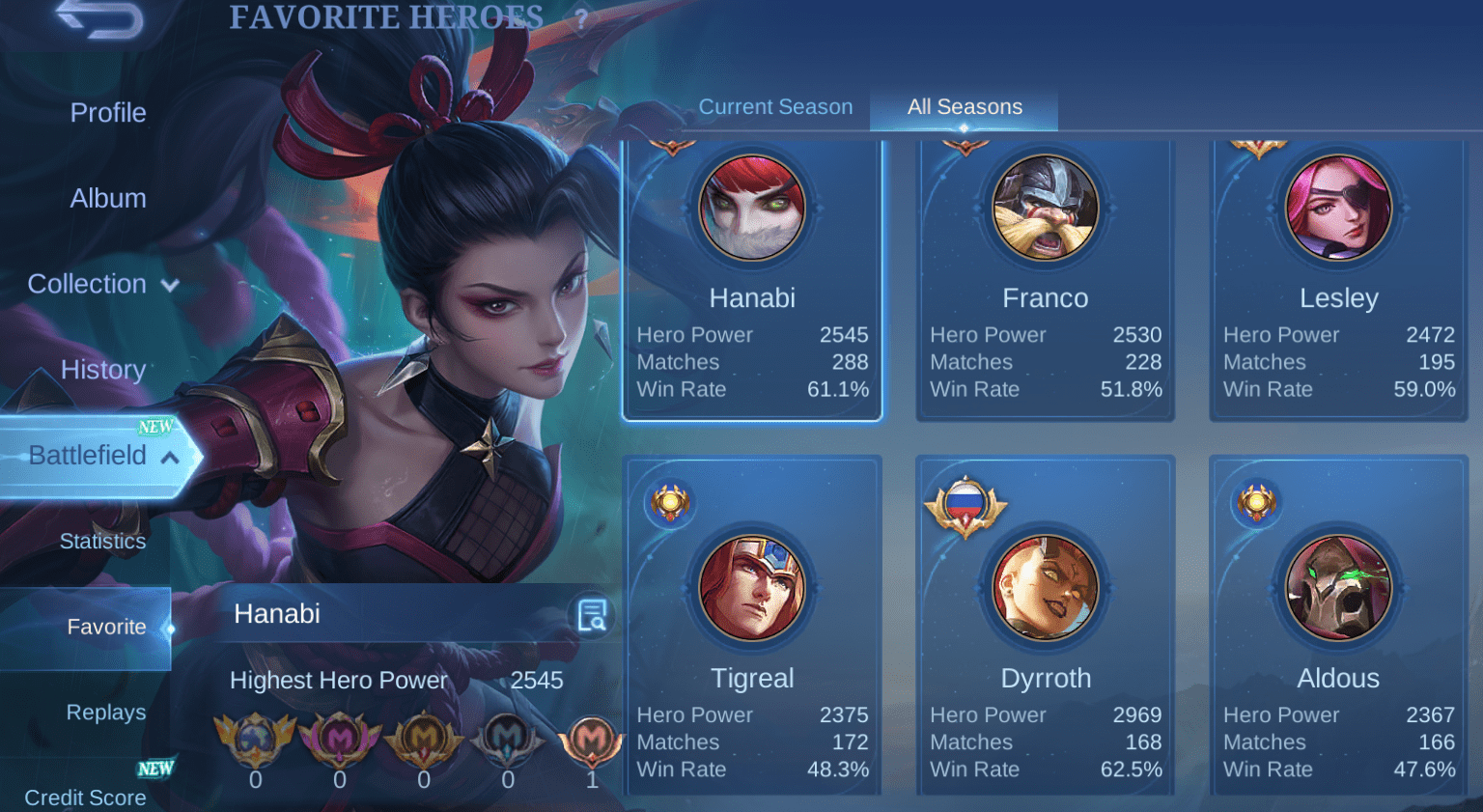Open Hanabi's detail record icon

[592, 615]
